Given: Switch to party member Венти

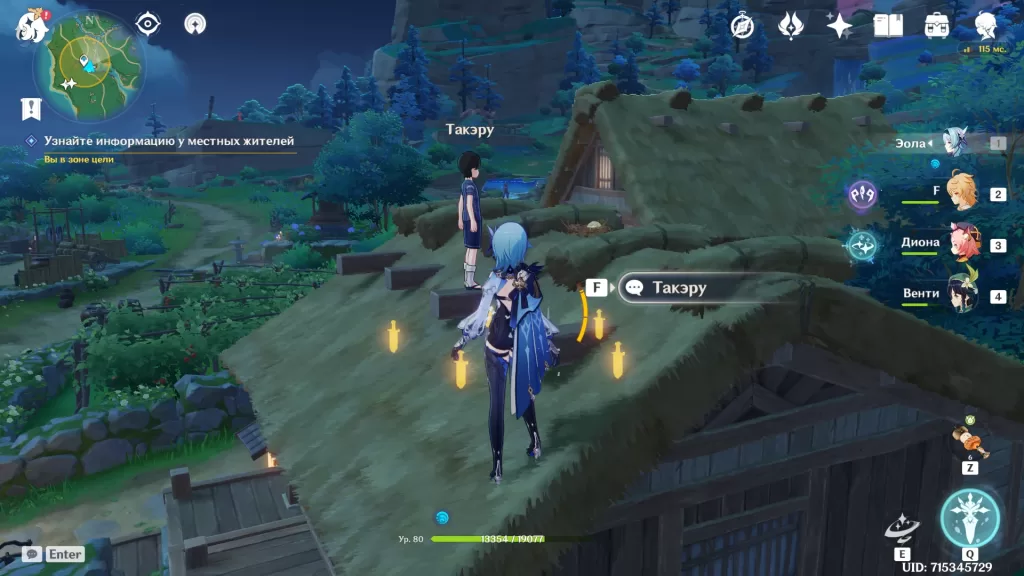Looking at the screenshot, I should [962, 295].
